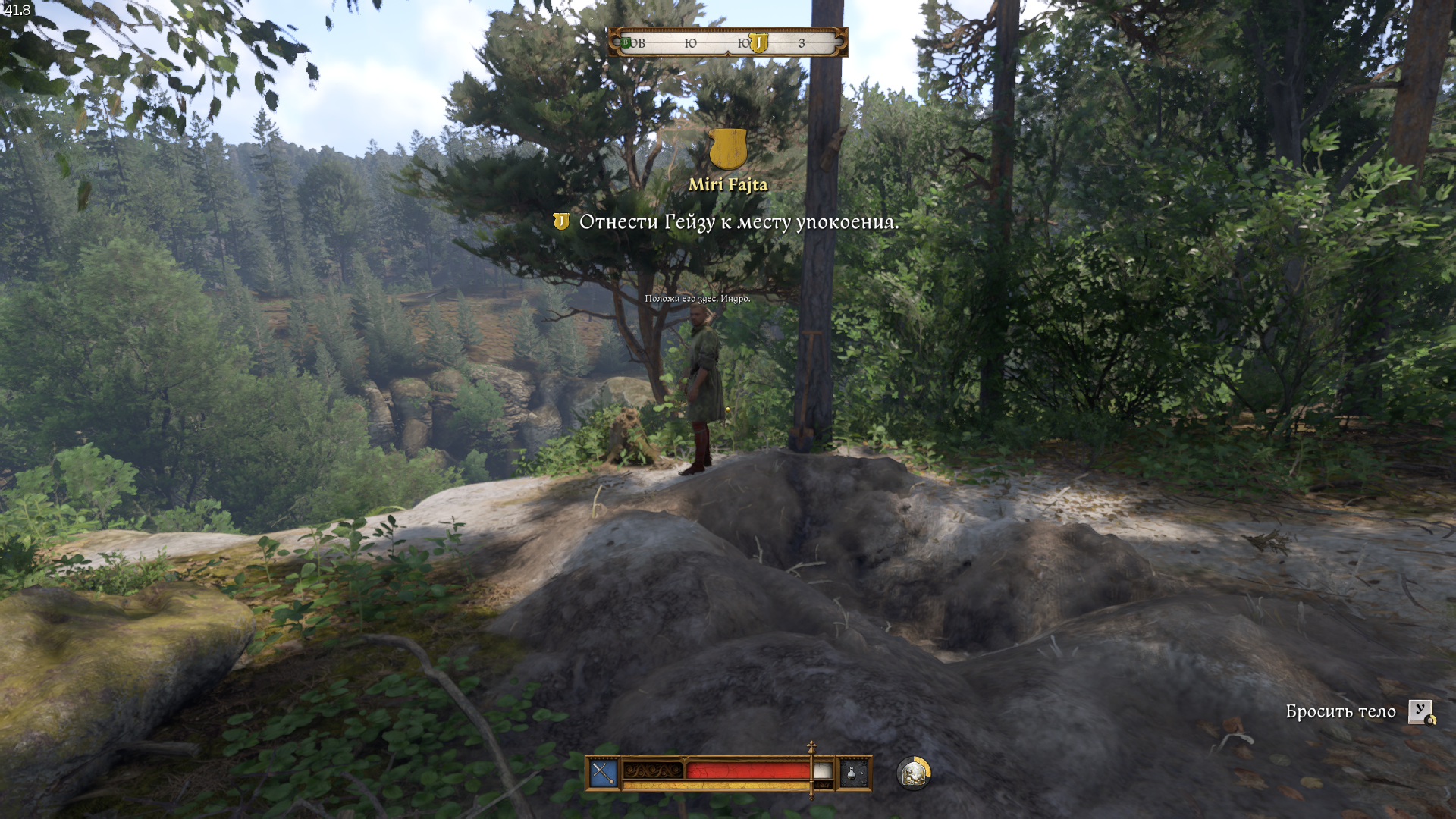The height and width of the screenshot is (819, 1456).
Task: Select the crossed weapons slot icon
Action: pyautogui.click(x=604, y=773)
